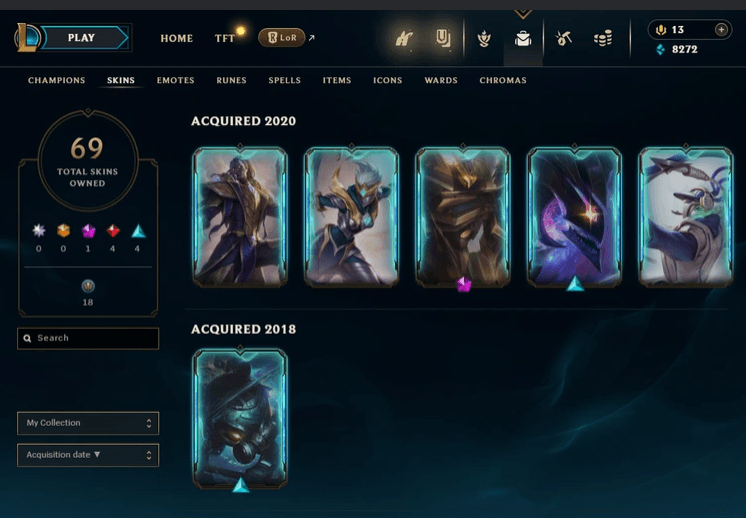Select the skin card under Acquired 2018
This screenshot has width=746, height=518.
[x=240, y=418]
